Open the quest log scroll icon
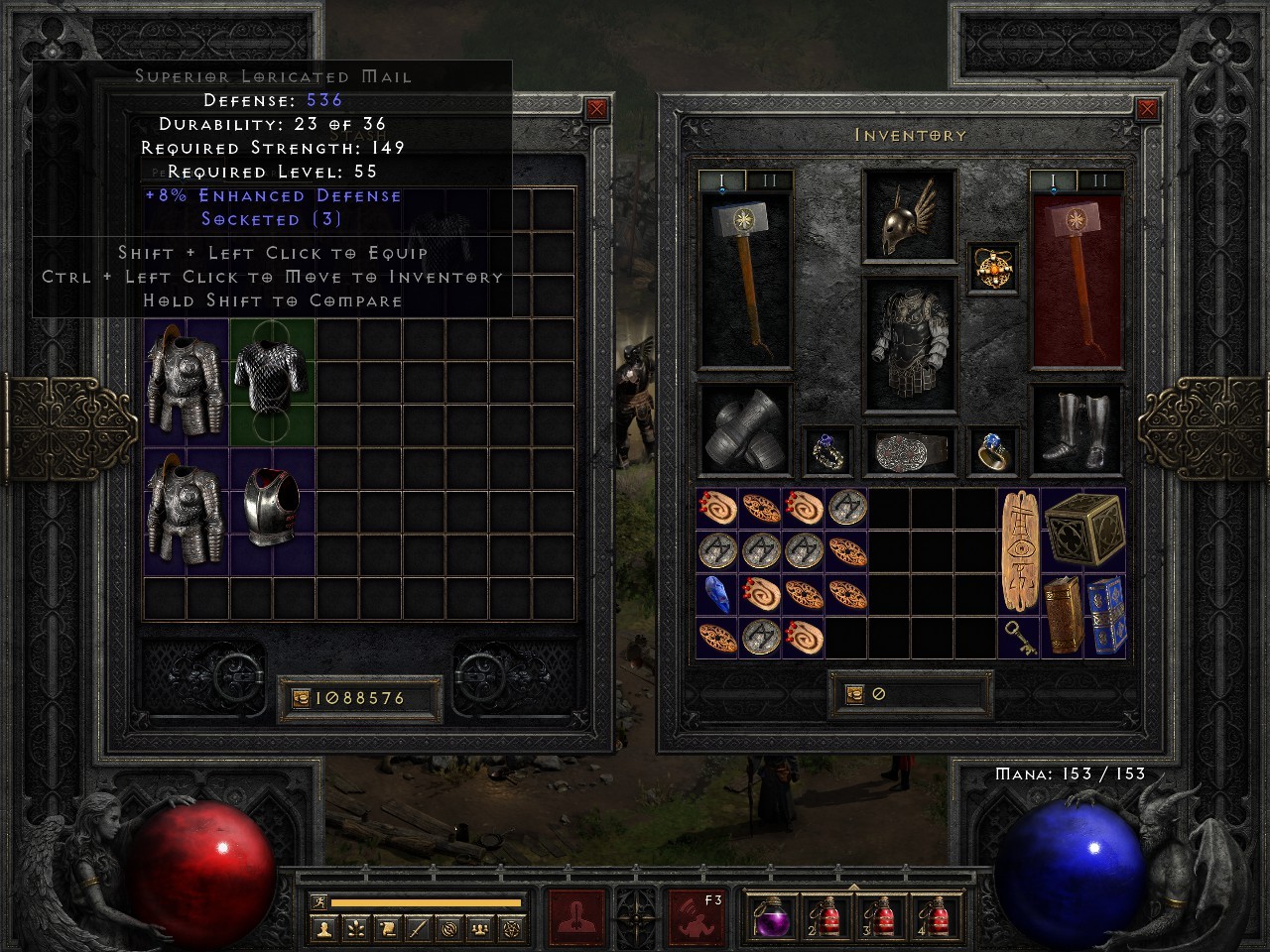 pyautogui.click(x=386, y=927)
